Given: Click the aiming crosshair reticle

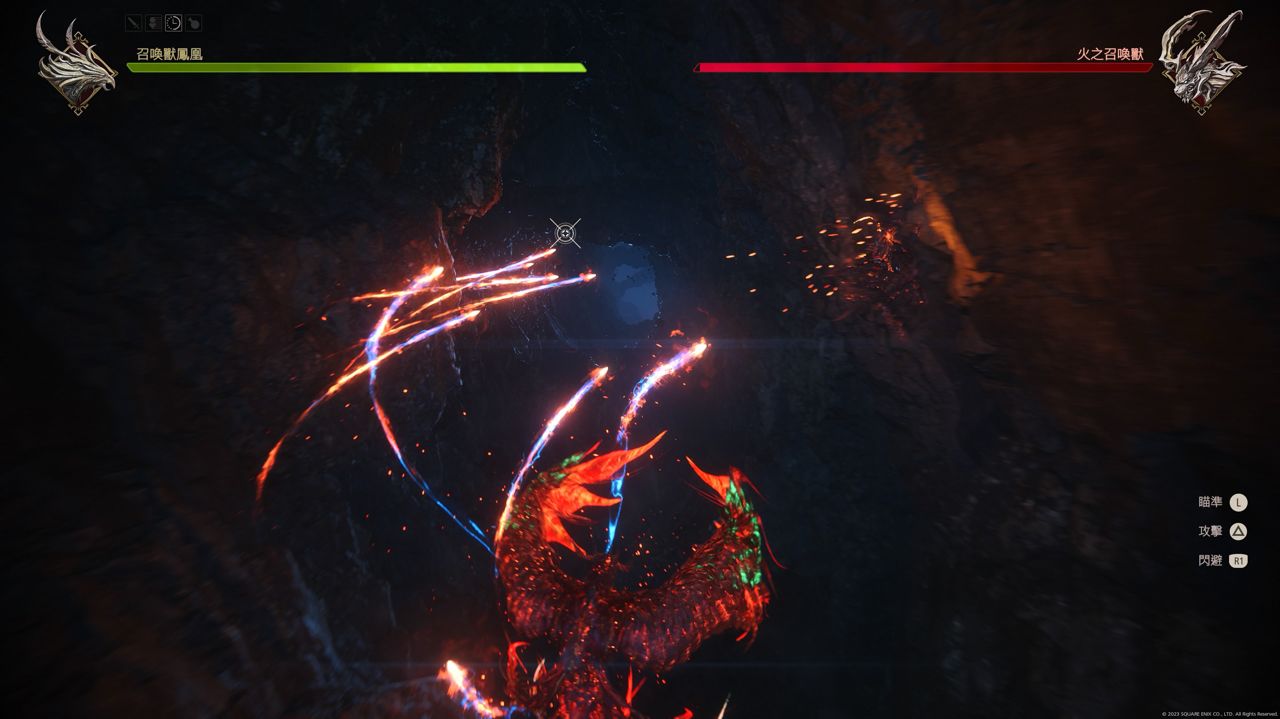Looking at the screenshot, I should coord(565,233).
